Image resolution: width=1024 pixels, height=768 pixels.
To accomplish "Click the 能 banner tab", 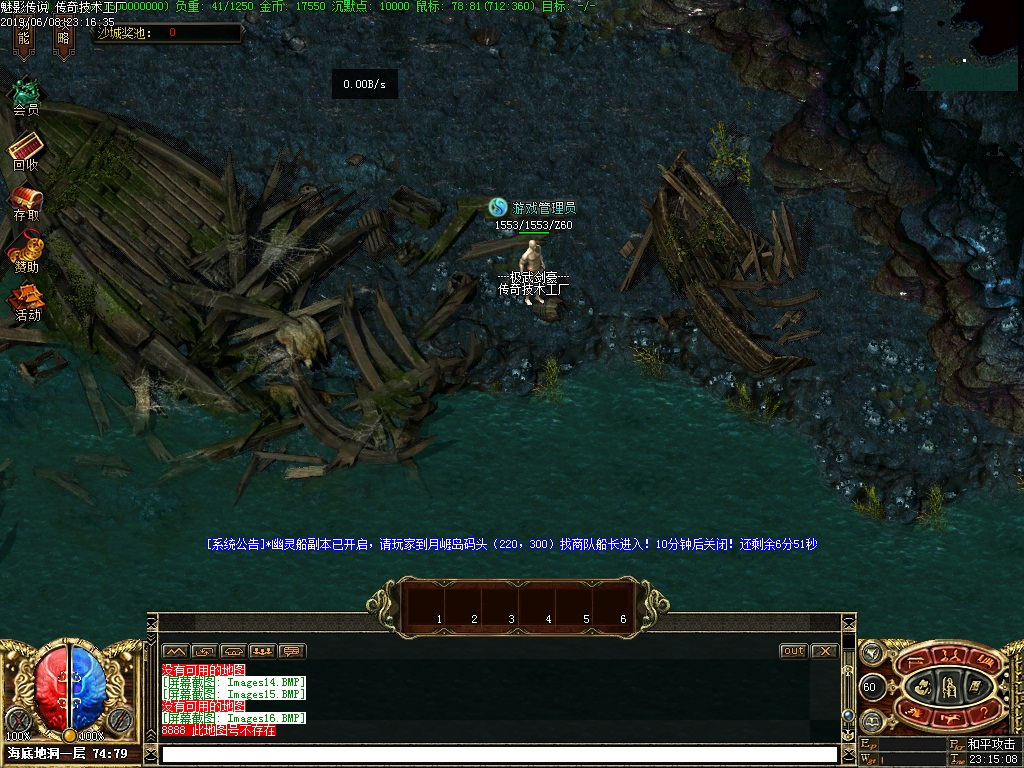I will (23, 39).
